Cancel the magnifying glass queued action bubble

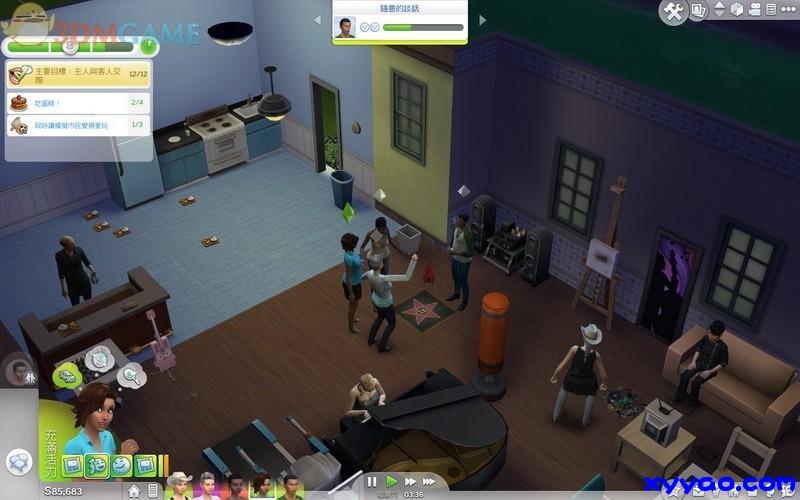coord(131,376)
